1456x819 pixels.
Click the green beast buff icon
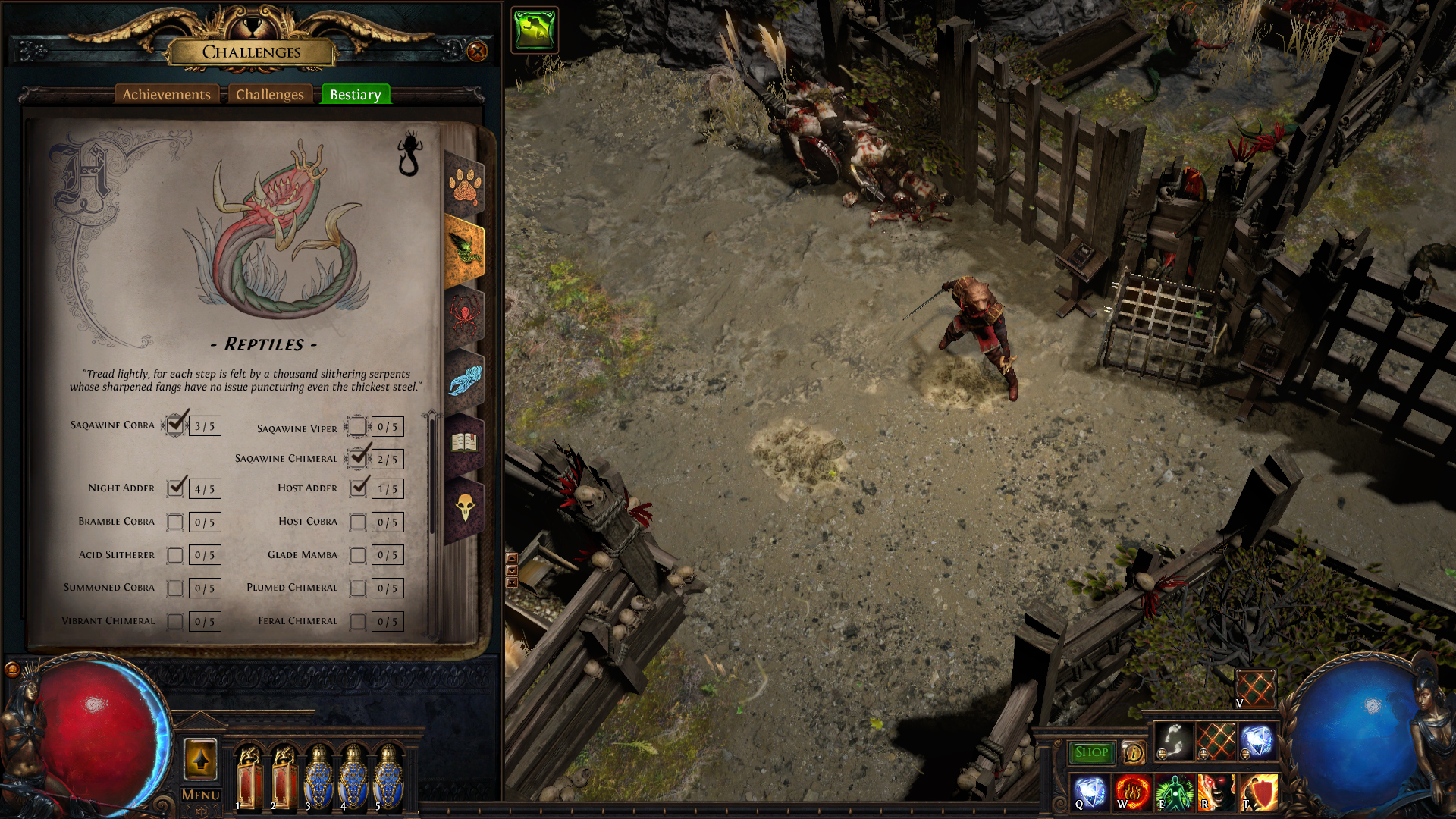click(x=535, y=30)
